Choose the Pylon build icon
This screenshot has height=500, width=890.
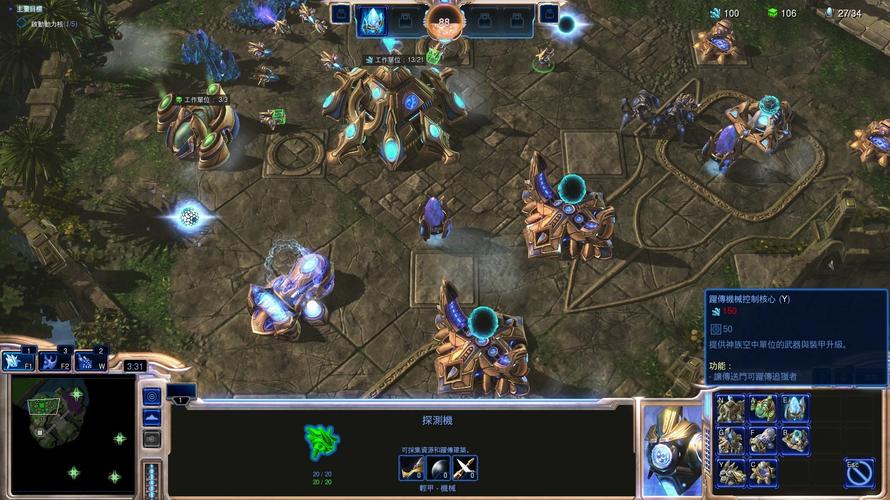tap(795, 408)
